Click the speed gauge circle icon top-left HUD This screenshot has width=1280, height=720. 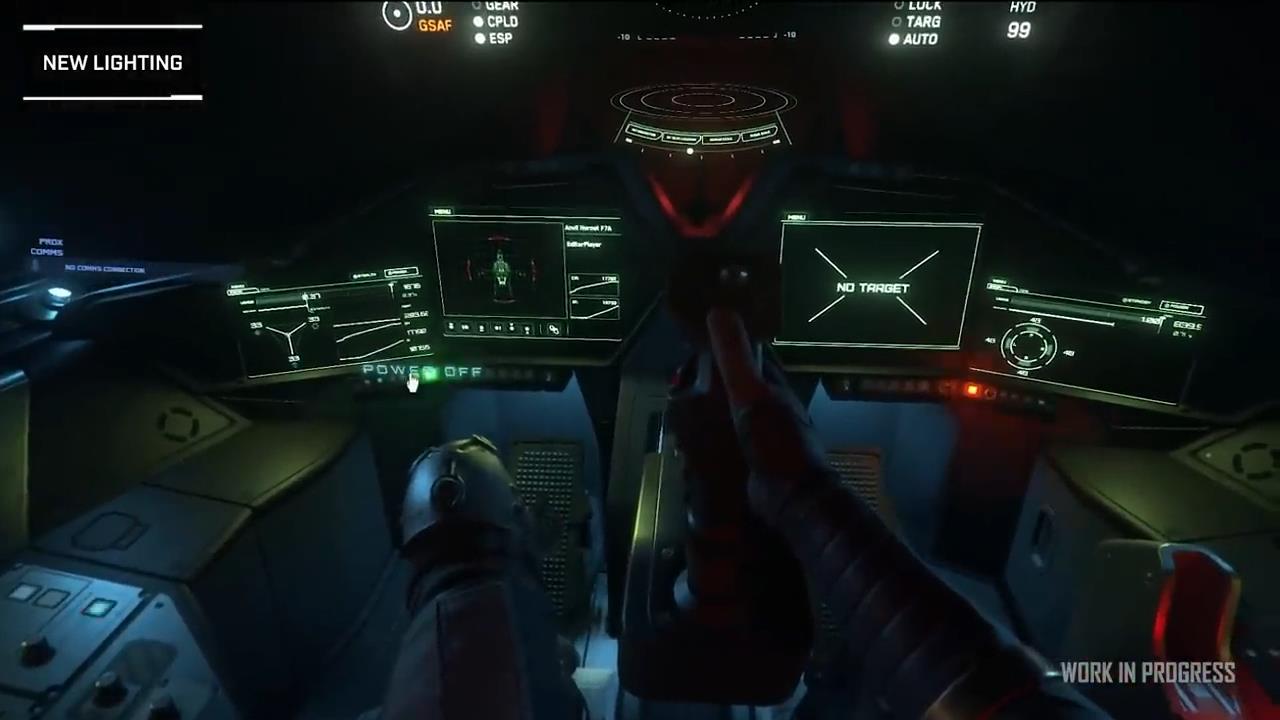397,15
